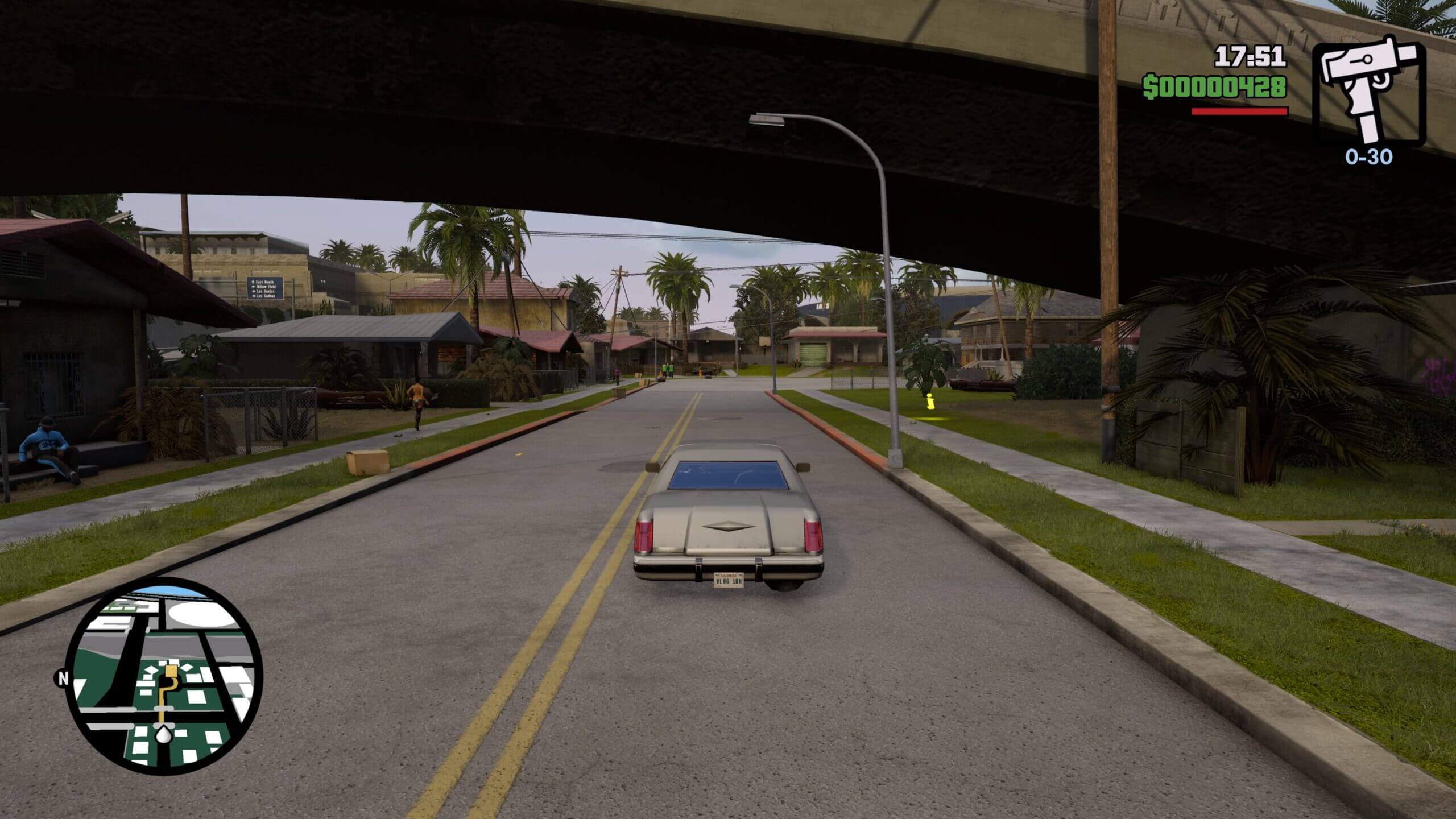Image resolution: width=1456 pixels, height=819 pixels.
Task: Click the north 'N' compass marker
Action: pyautogui.click(x=62, y=678)
